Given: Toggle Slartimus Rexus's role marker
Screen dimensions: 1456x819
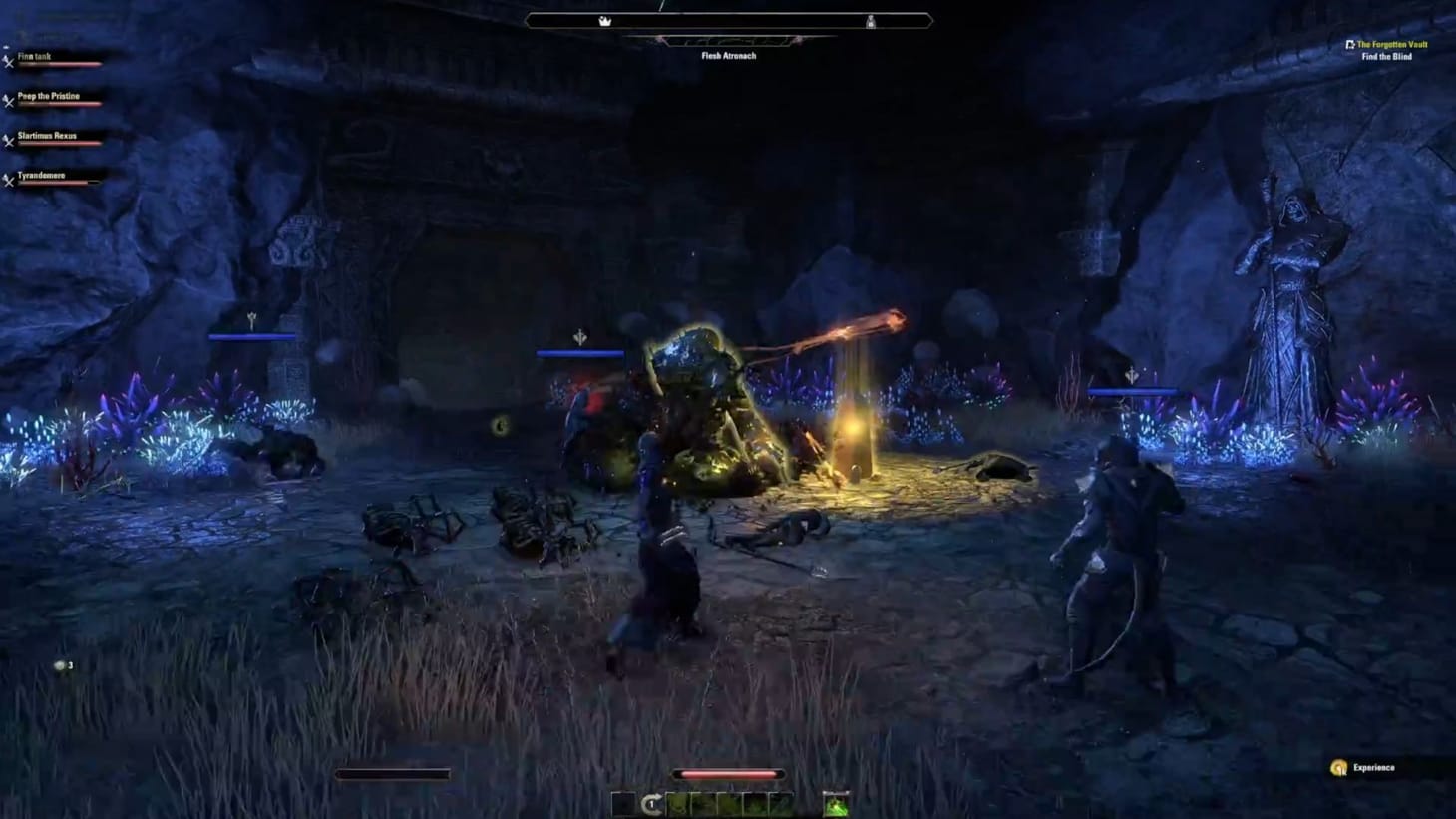Looking at the screenshot, I should click(x=7, y=140).
